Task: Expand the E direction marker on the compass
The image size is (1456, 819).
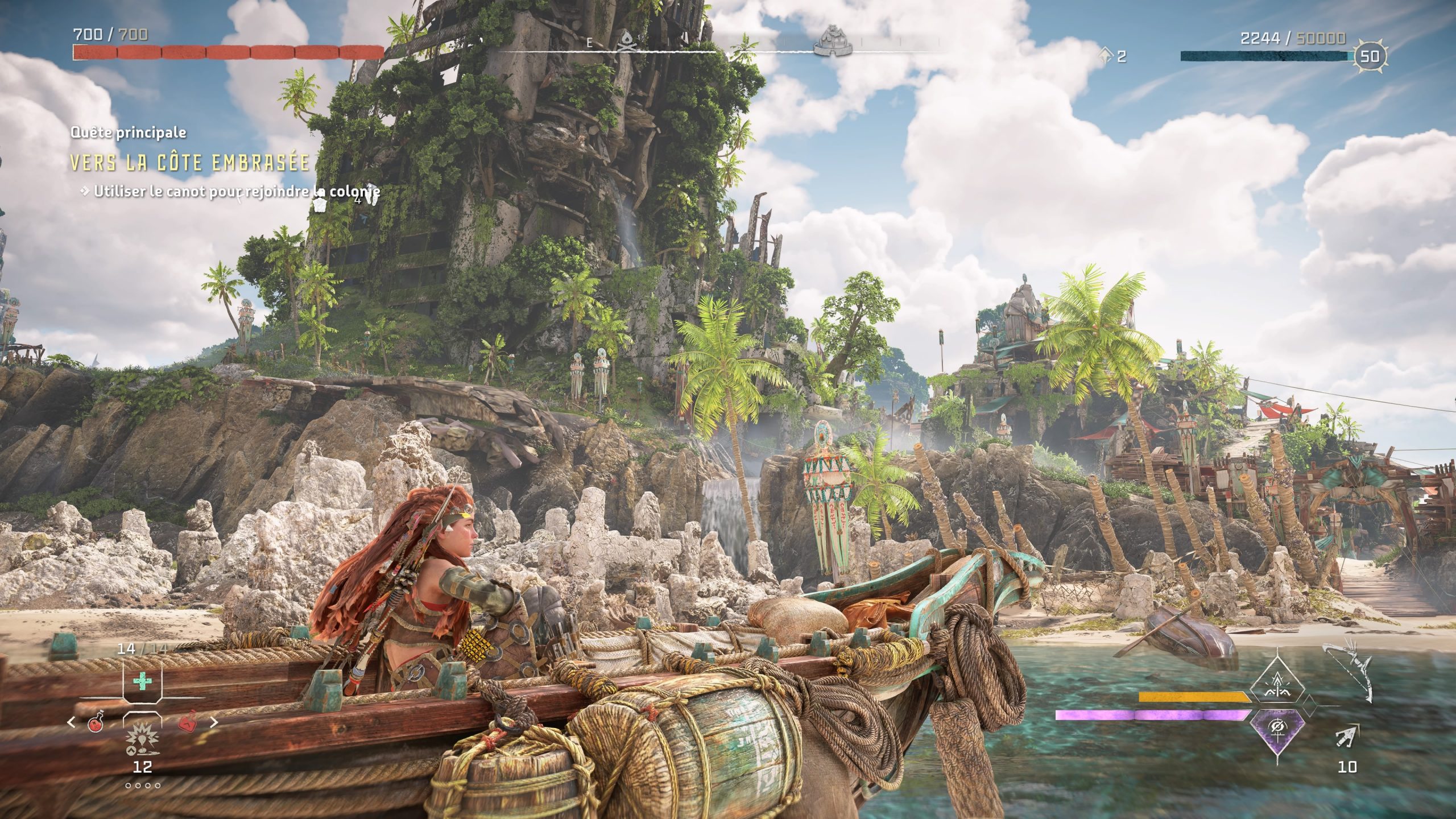Action: click(x=589, y=42)
